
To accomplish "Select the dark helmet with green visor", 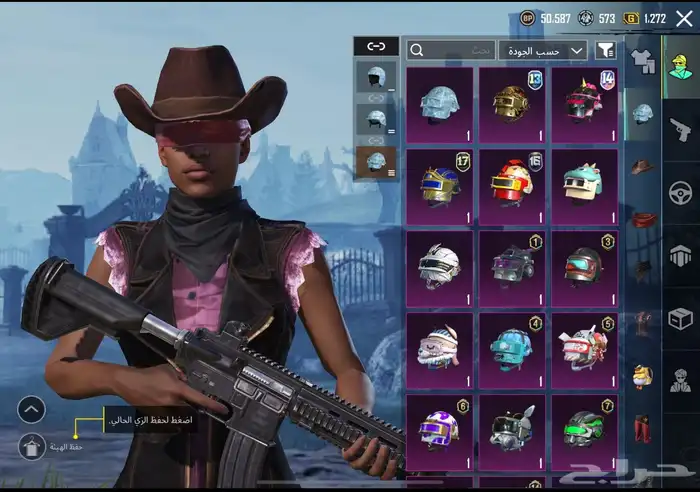I will point(585,428).
